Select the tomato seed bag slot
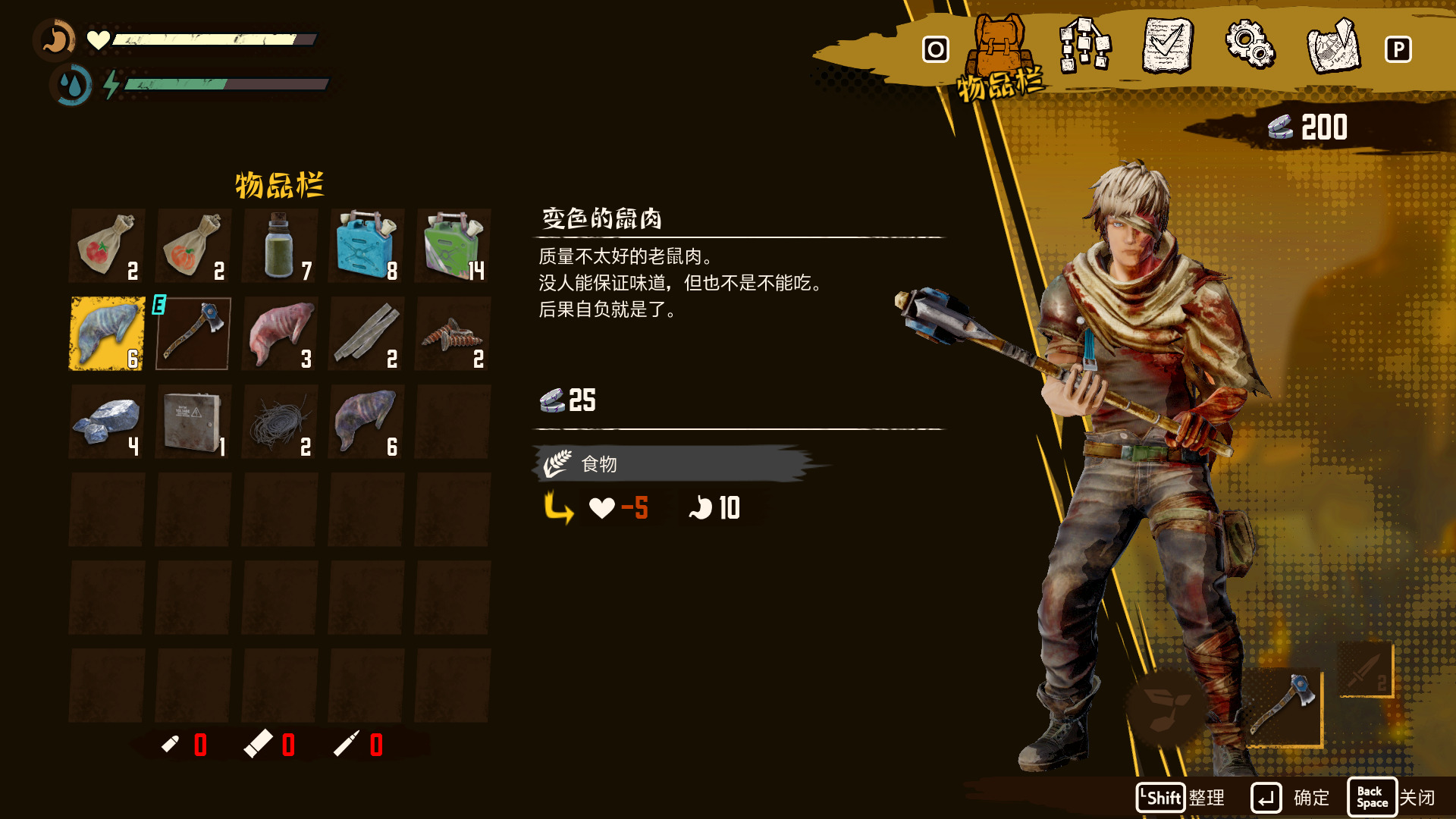 coord(107,246)
